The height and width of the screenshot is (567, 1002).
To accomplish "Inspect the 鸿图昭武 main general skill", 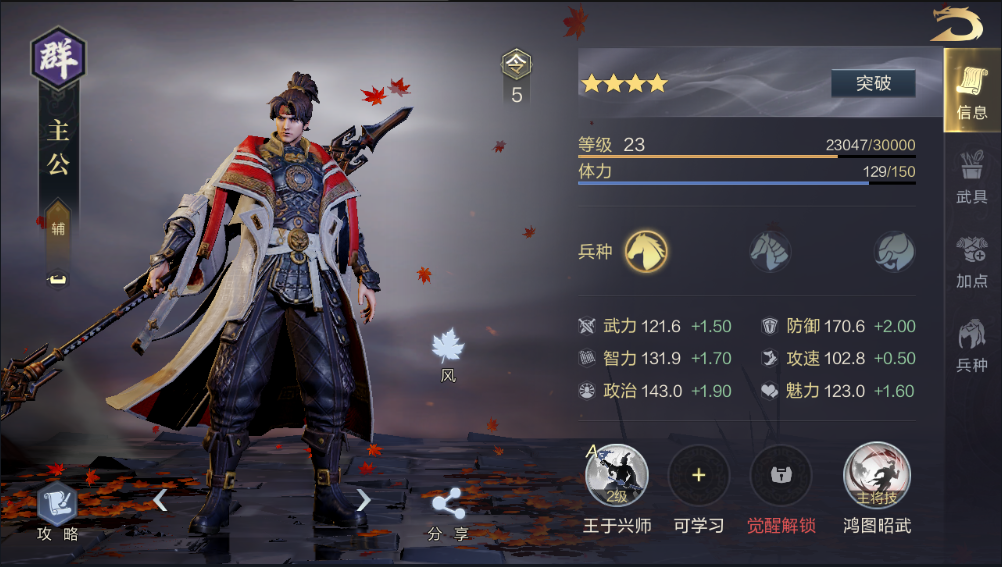I will (877, 476).
